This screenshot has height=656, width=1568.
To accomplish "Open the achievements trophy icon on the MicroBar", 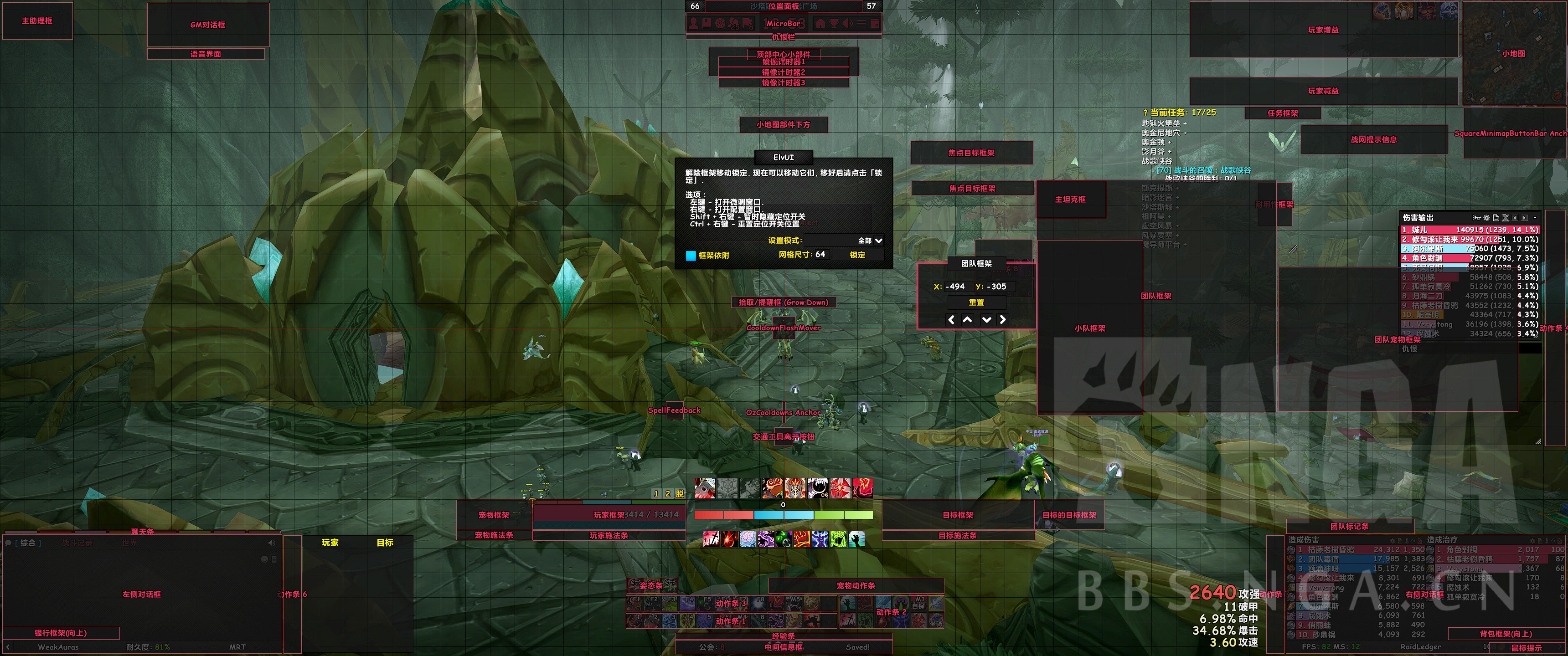I will 834,24.
